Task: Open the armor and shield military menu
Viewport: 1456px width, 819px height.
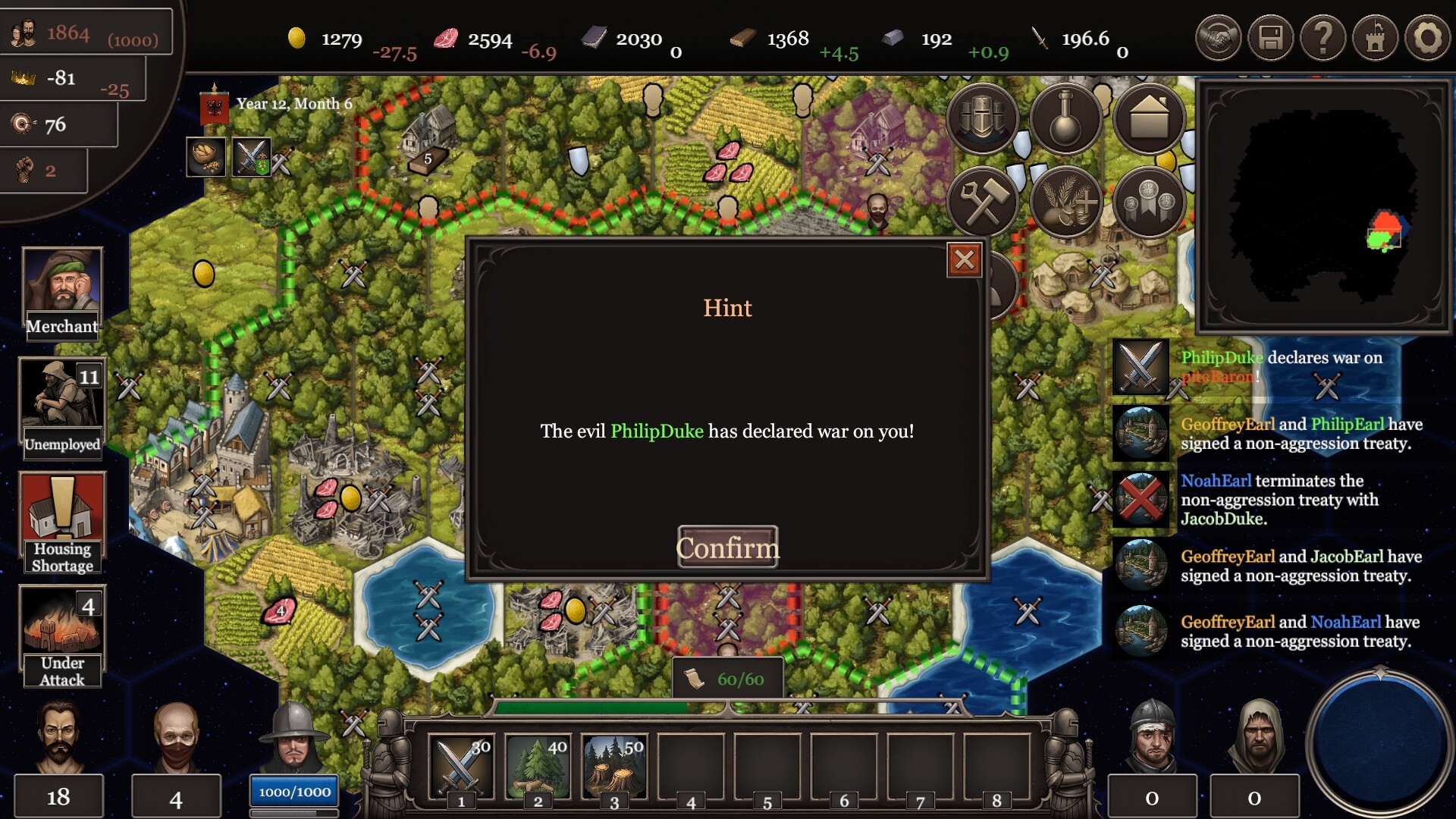Action: coord(982,119)
